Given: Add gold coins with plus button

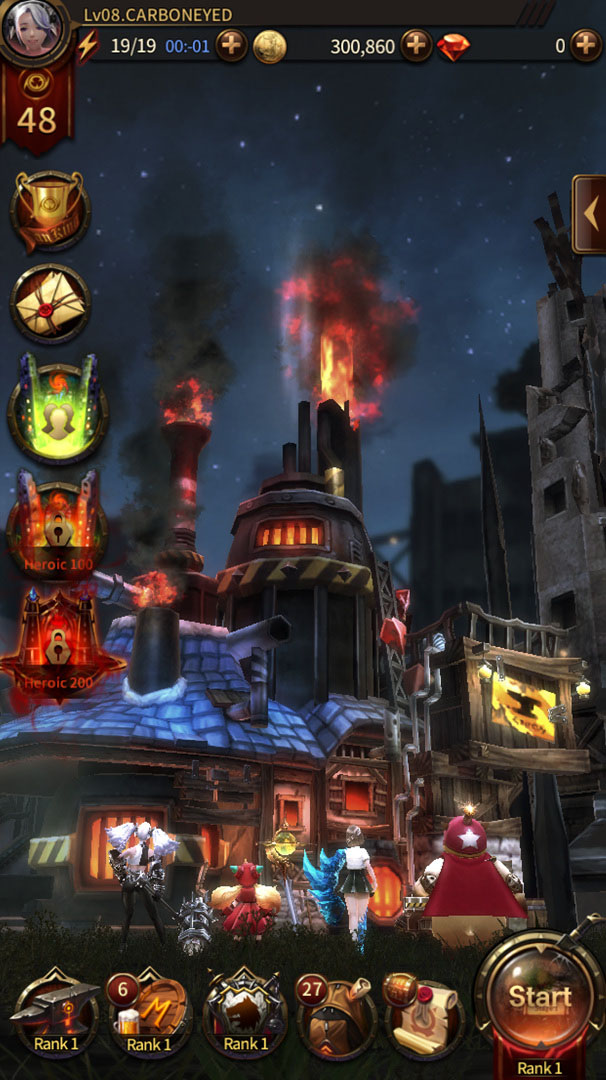Looking at the screenshot, I should pos(416,46).
